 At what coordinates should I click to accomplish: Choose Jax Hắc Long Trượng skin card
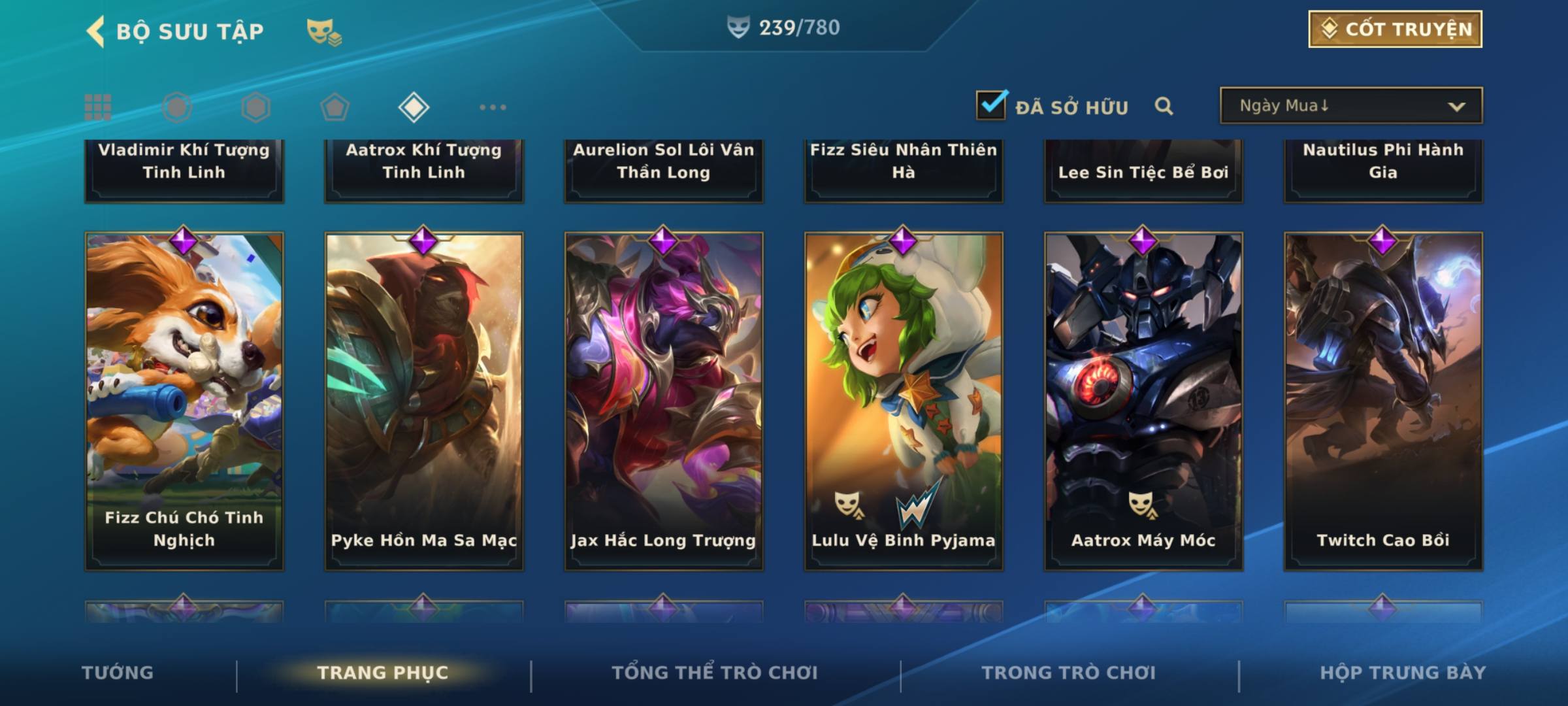664,401
